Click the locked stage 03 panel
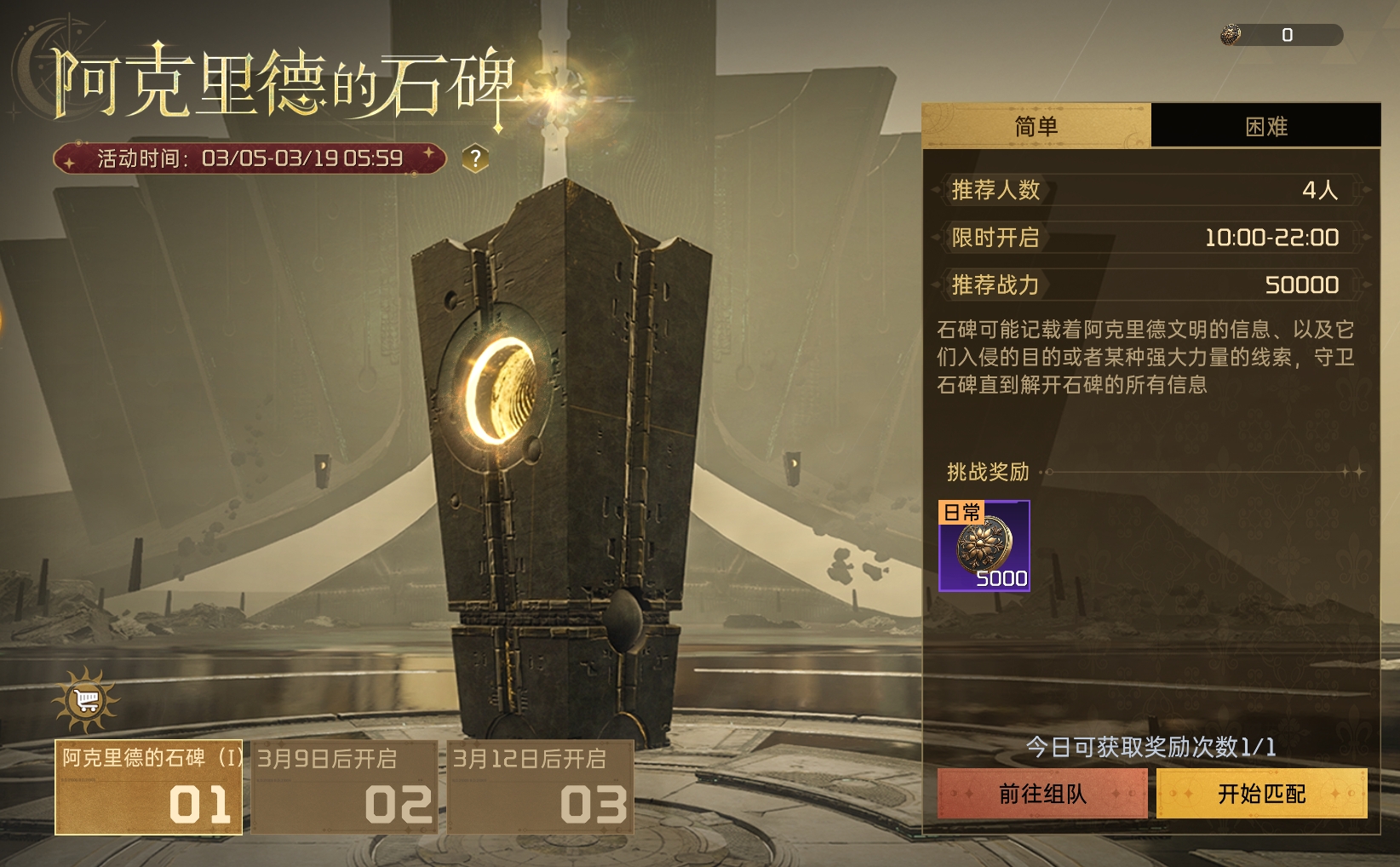Screen dimensions: 1400x867 click(539, 788)
